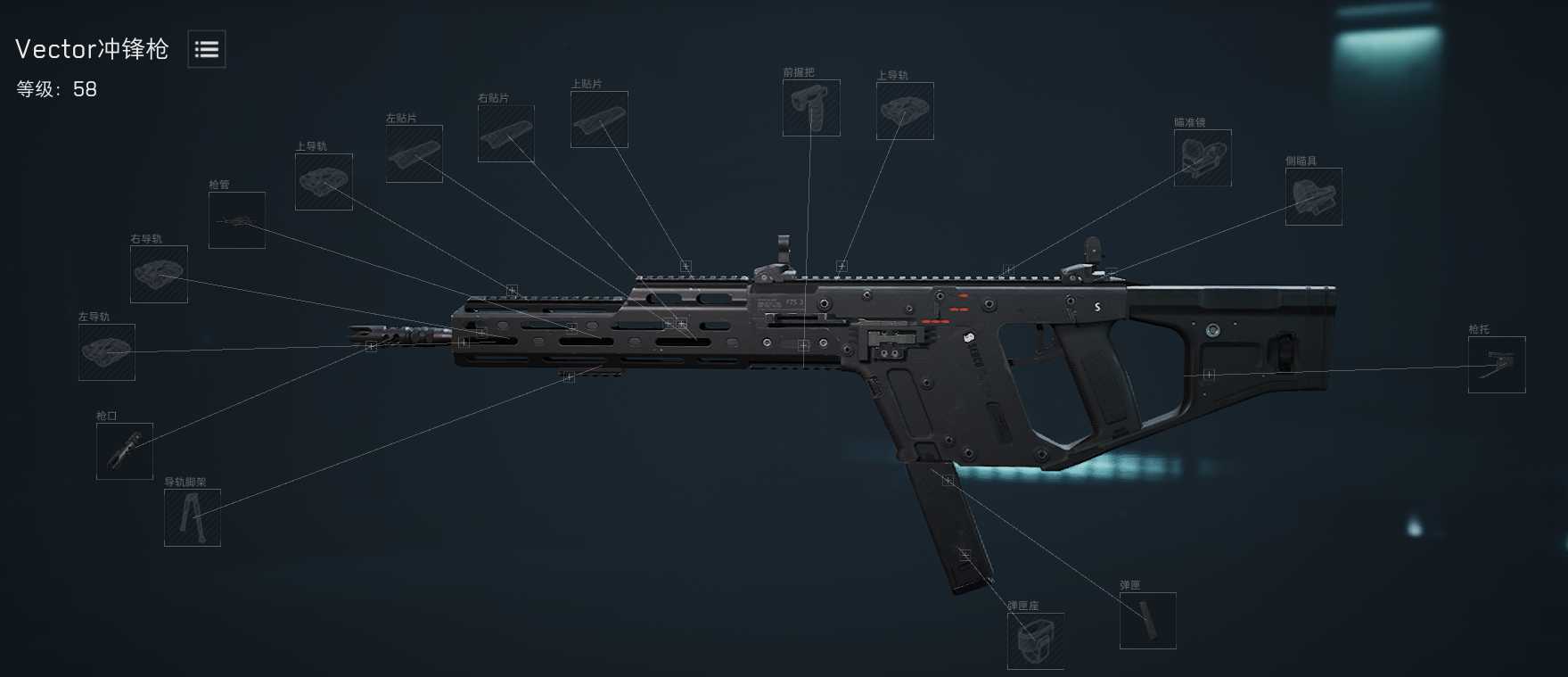Select the 瞄准镜 scope slot
This screenshot has height=677, width=1568.
[1203, 158]
